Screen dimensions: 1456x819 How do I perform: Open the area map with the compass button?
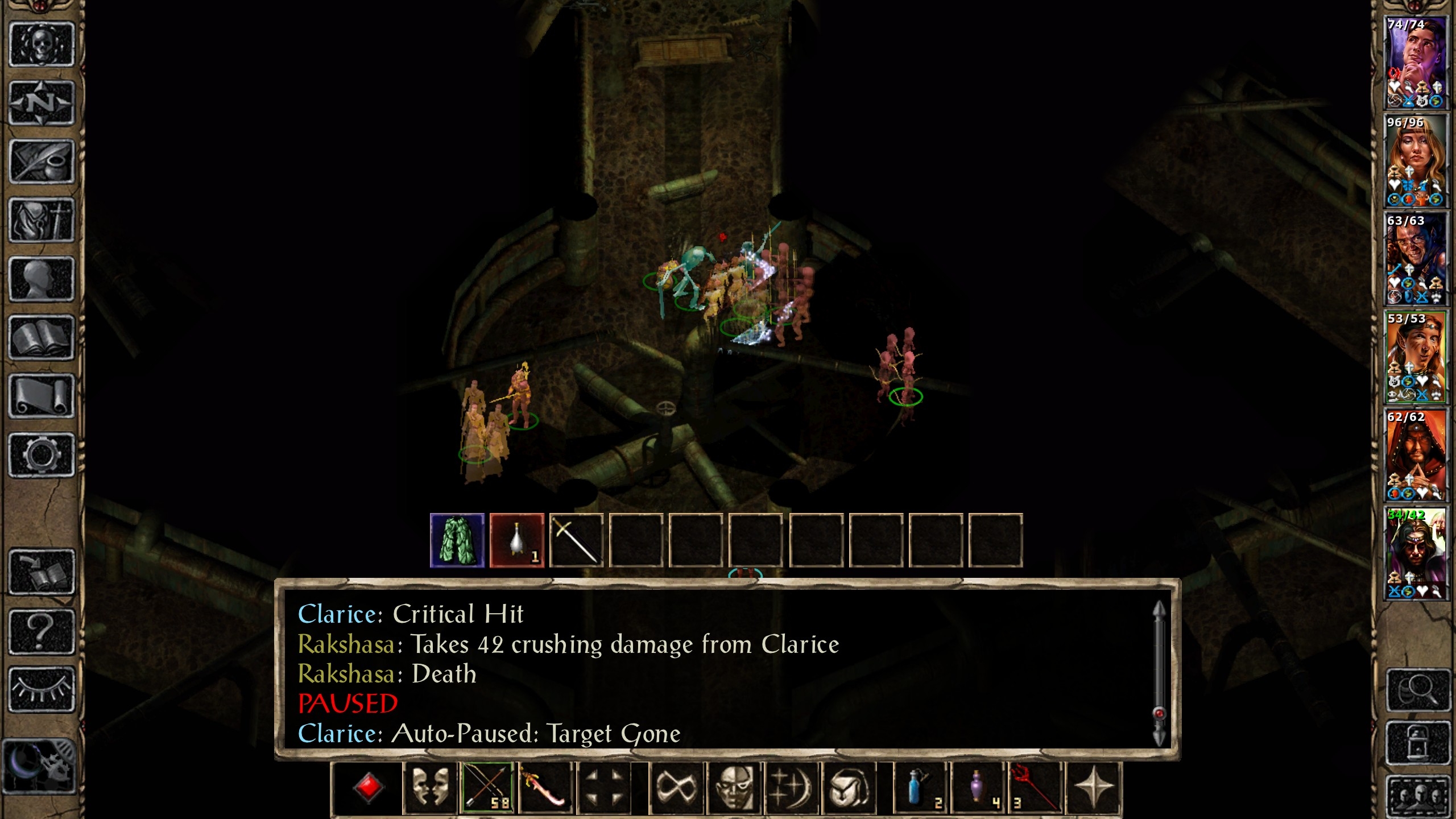tap(42, 103)
